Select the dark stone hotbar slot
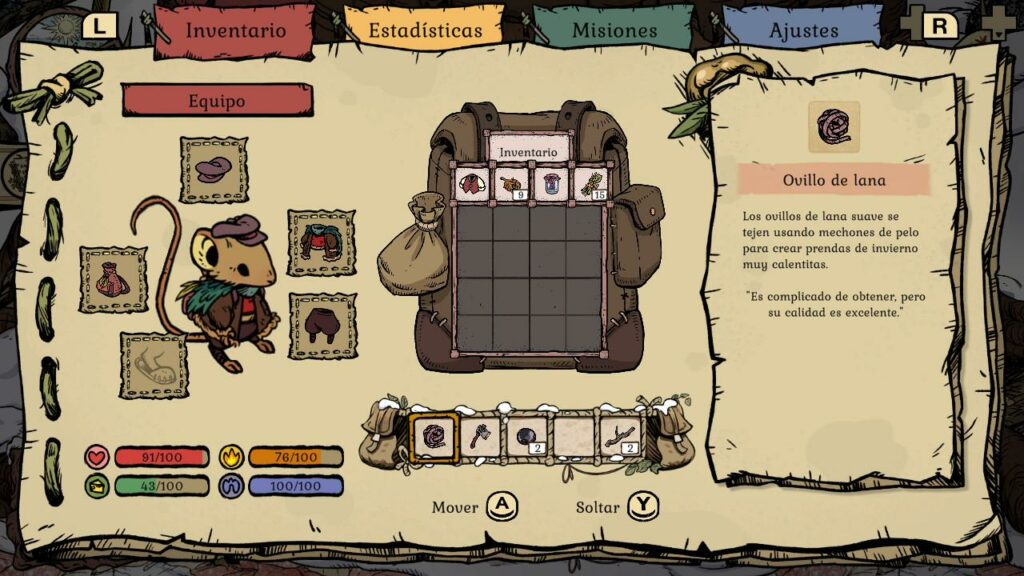The width and height of the screenshot is (1024, 576). click(527, 436)
